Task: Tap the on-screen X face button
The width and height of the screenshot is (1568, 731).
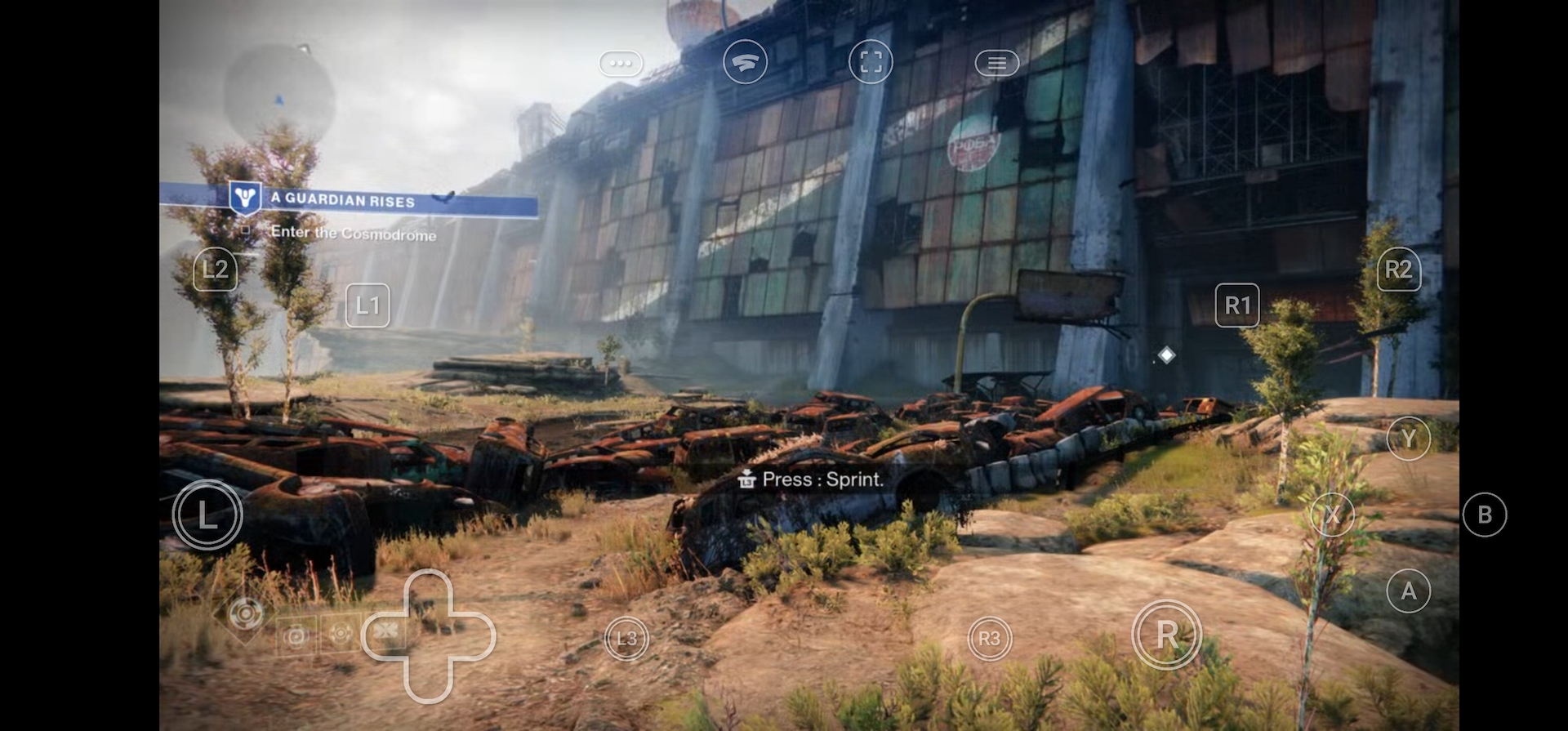Action: (x=1332, y=515)
